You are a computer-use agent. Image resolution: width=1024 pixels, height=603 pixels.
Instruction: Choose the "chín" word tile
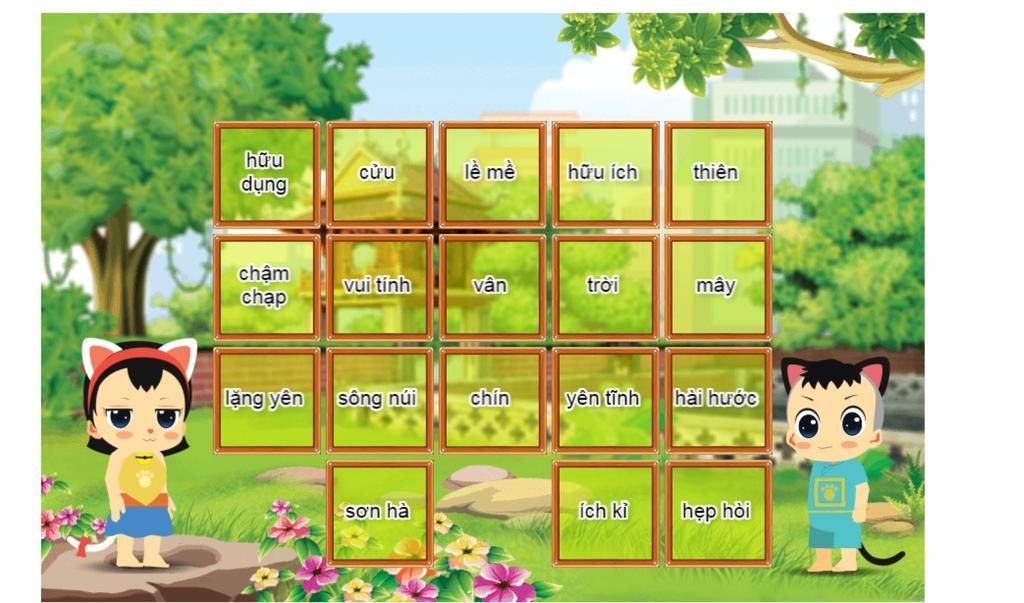492,400
